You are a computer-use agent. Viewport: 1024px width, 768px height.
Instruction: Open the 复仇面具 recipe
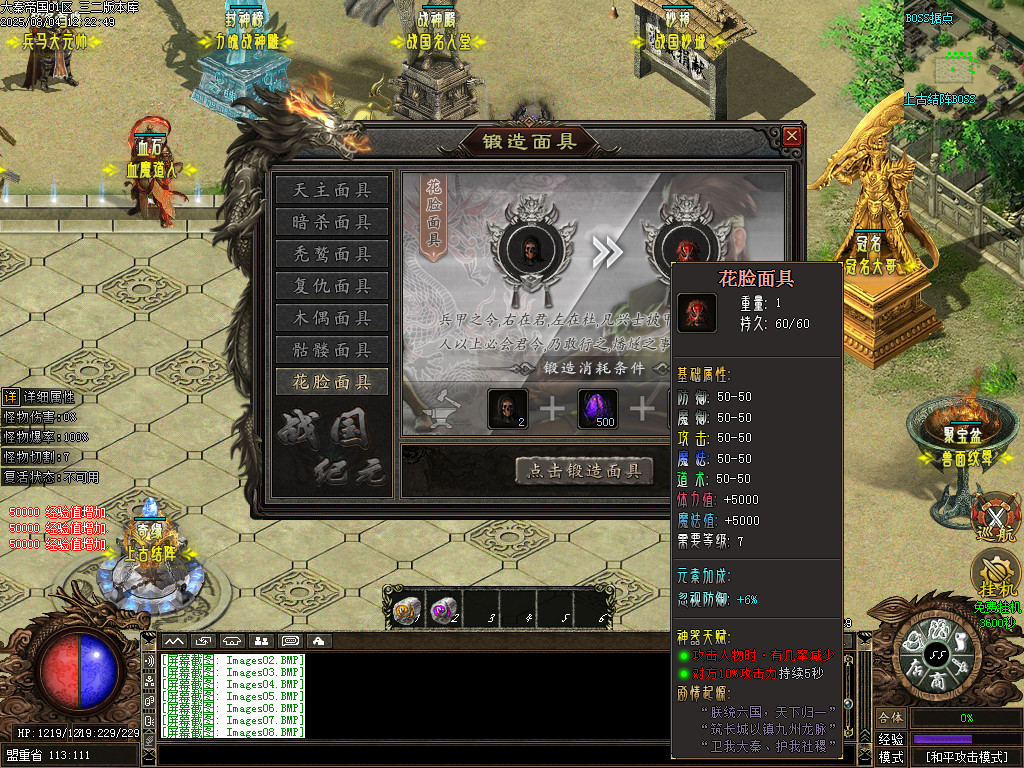[x=332, y=286]
